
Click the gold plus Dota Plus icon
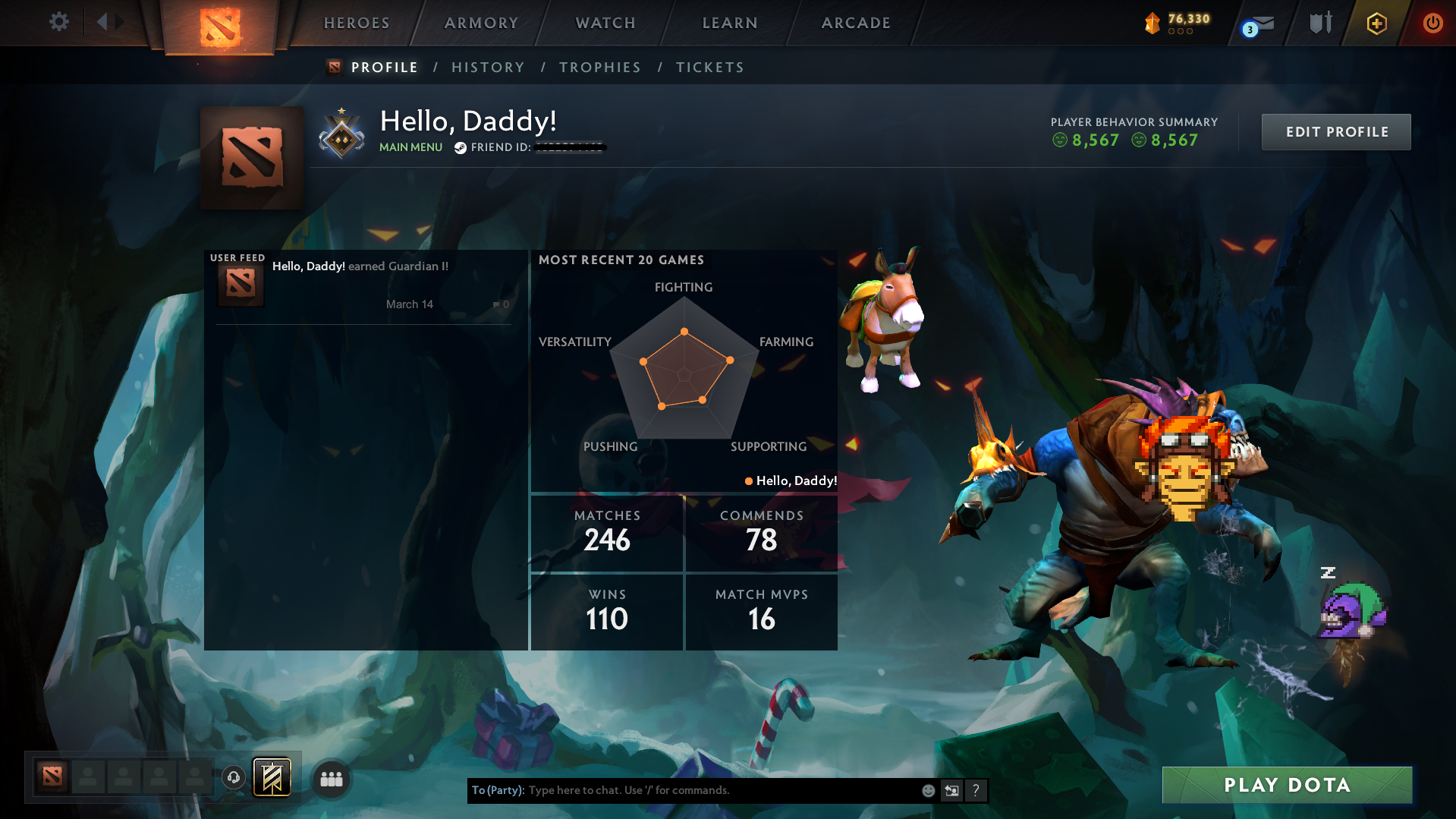pos(1376,24)
